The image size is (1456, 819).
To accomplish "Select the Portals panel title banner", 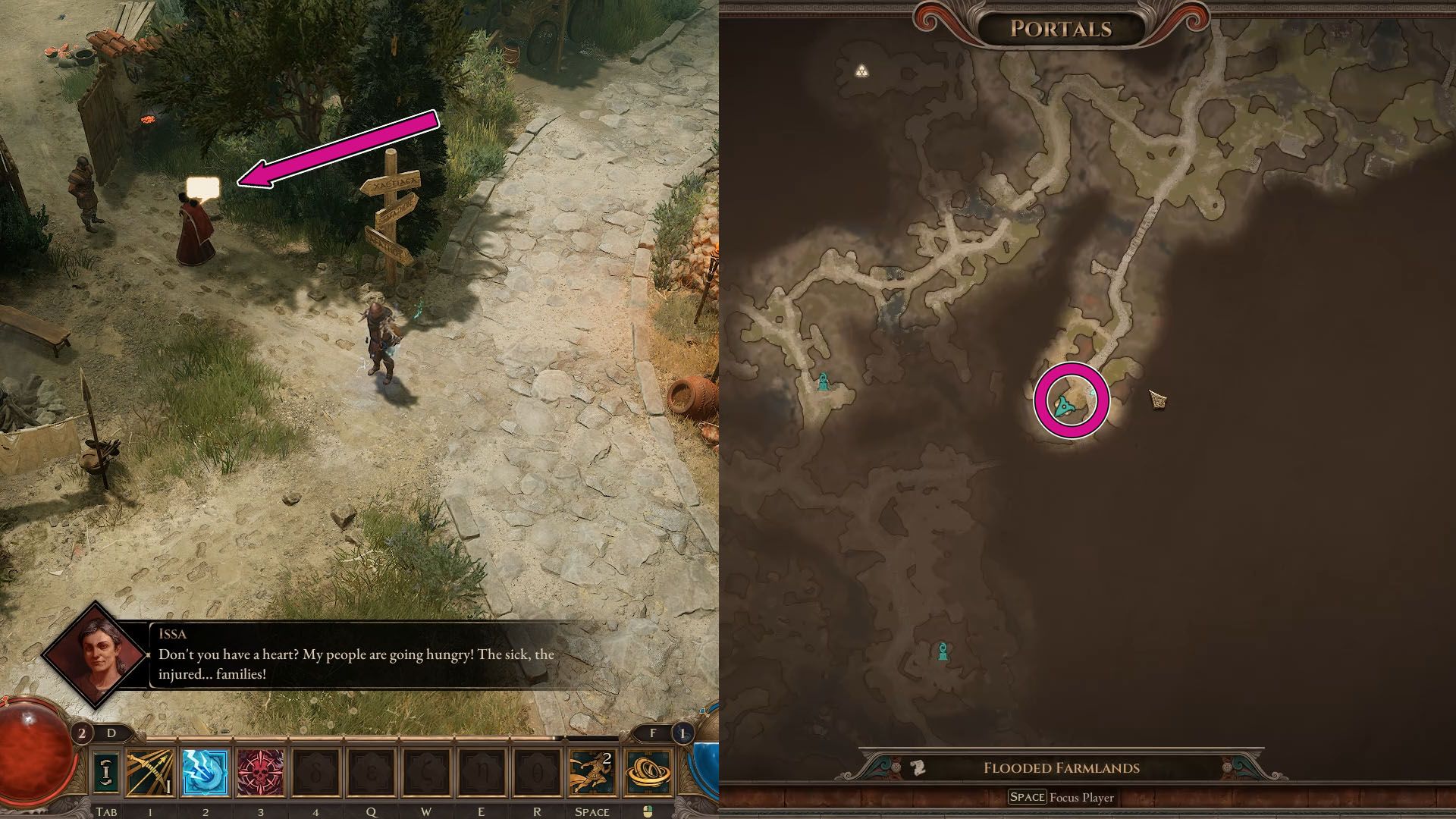I will [1060, 30].
